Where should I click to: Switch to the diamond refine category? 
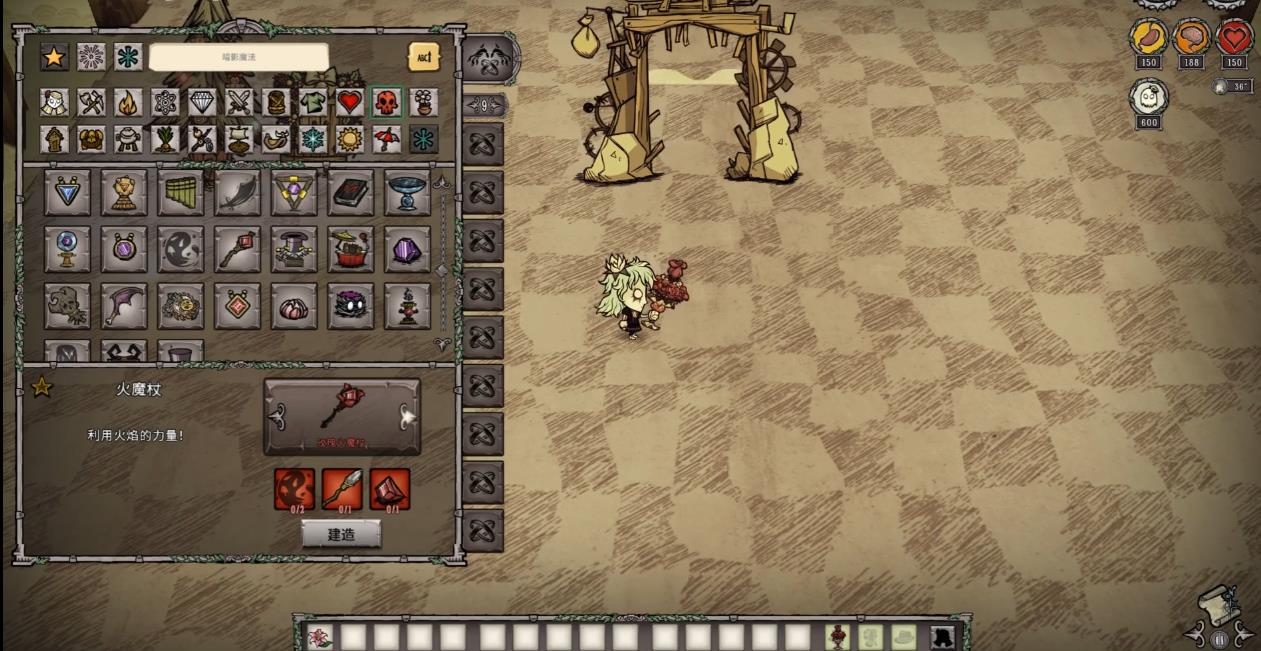point(202,102)
